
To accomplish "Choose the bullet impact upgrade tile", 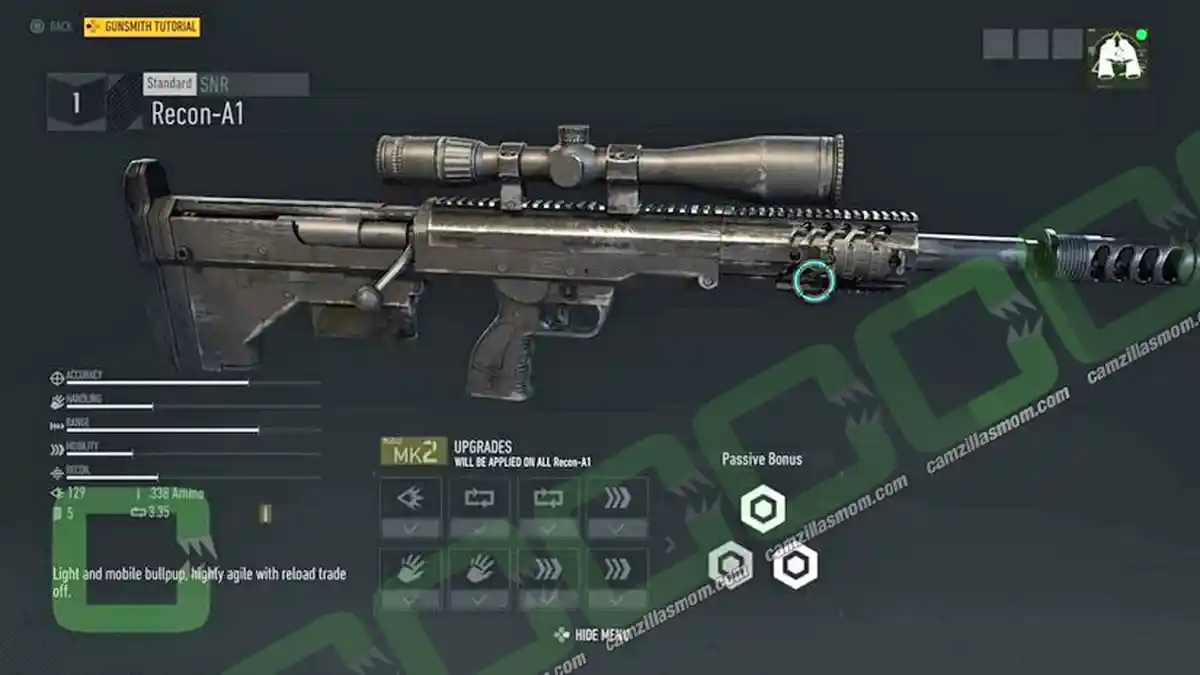I will pyautogui.click(x=410, y=499).
